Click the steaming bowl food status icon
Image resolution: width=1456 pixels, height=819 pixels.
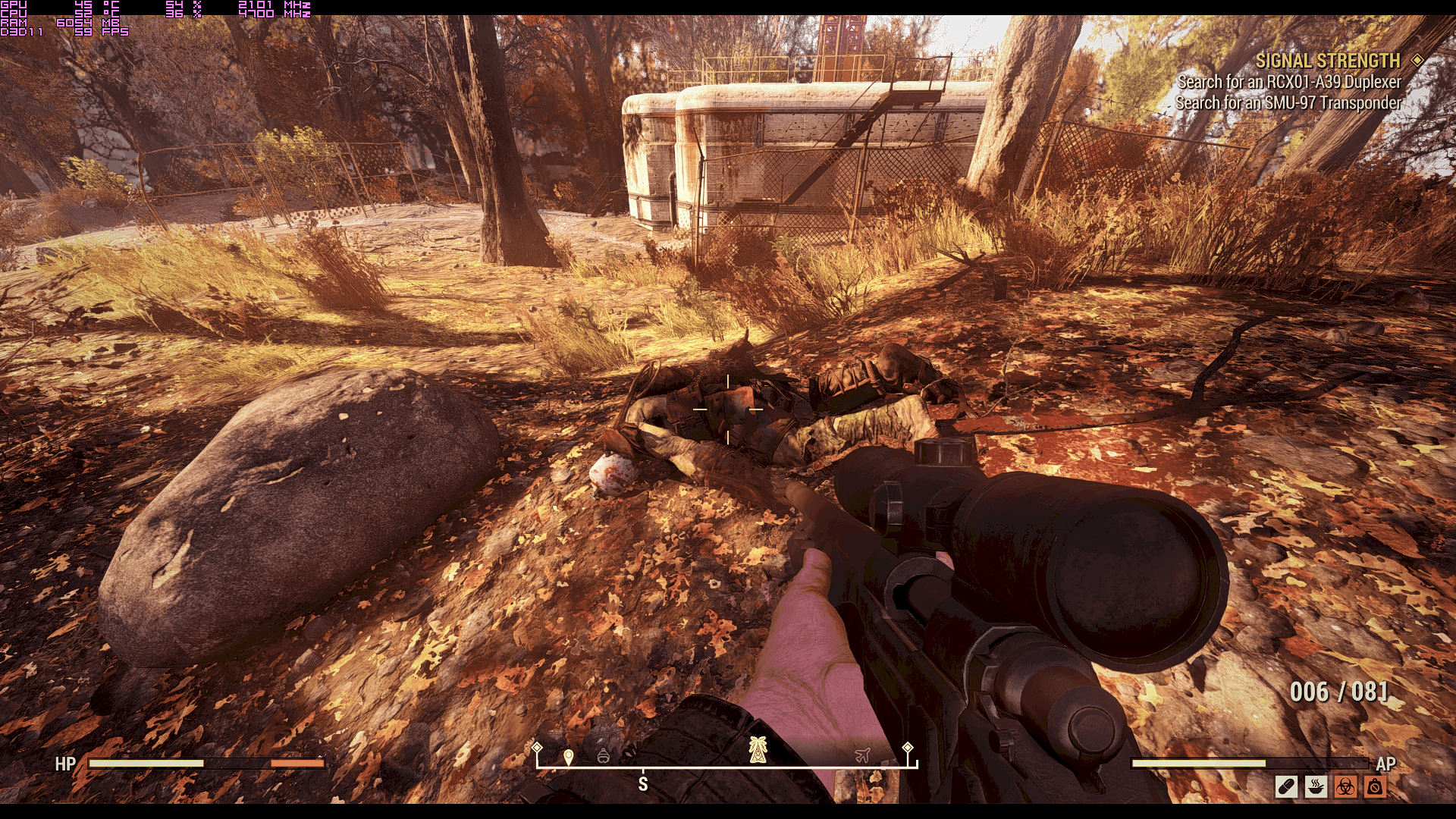coord(1316,786)
